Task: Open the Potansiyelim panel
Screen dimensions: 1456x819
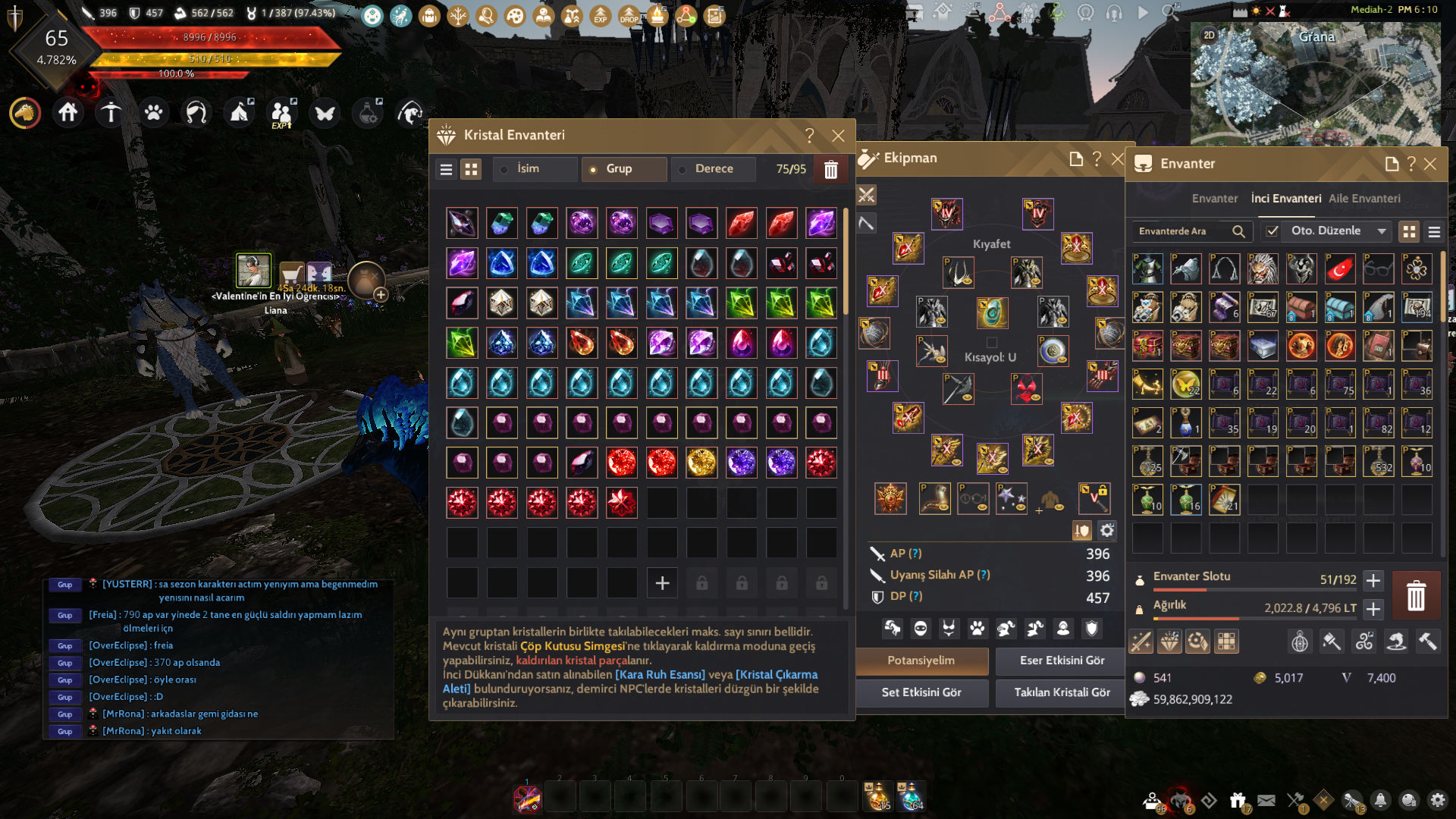Action: click(x=921, y=661)
